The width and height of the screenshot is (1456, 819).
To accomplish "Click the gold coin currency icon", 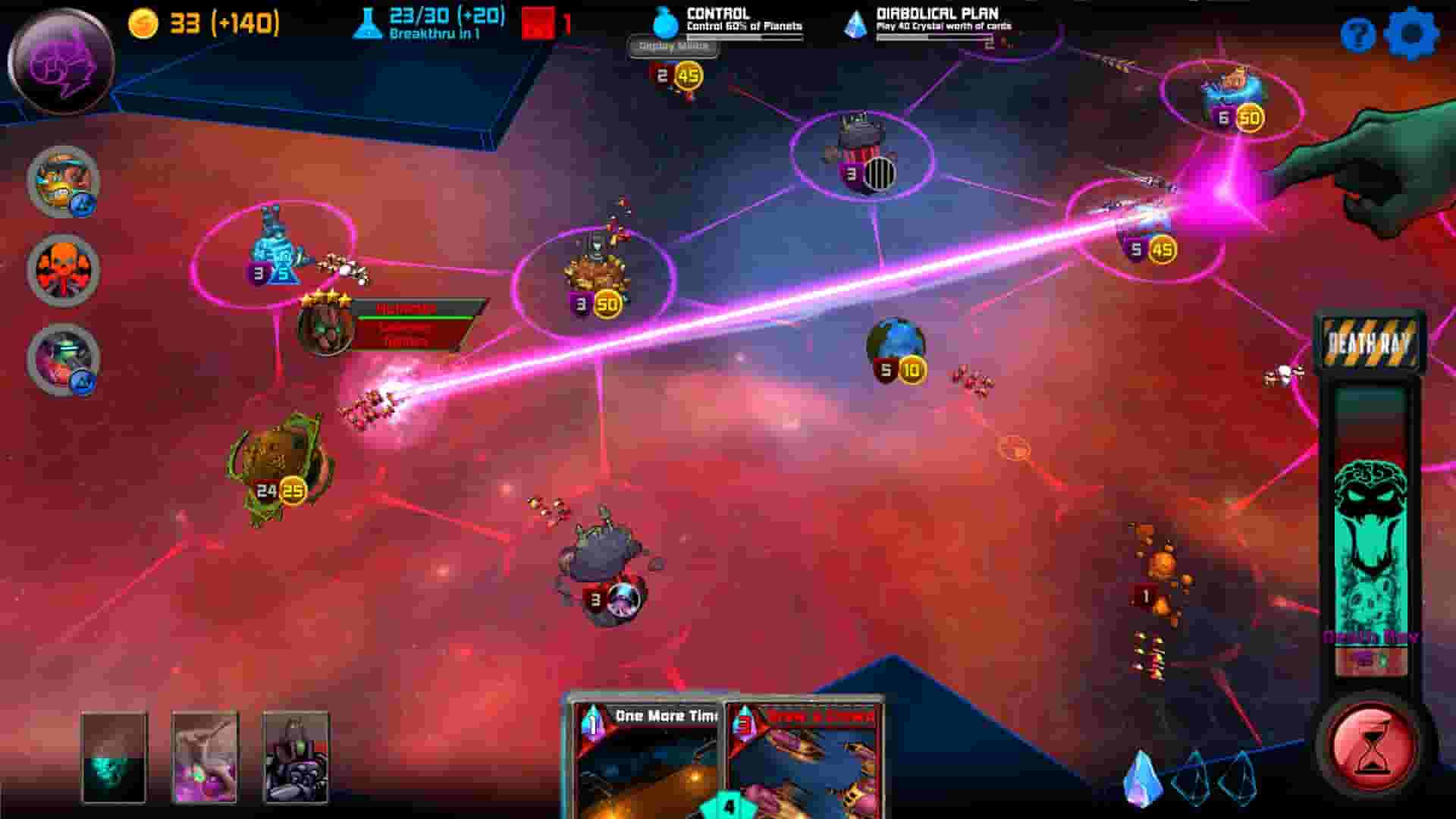I will point(145,24).
